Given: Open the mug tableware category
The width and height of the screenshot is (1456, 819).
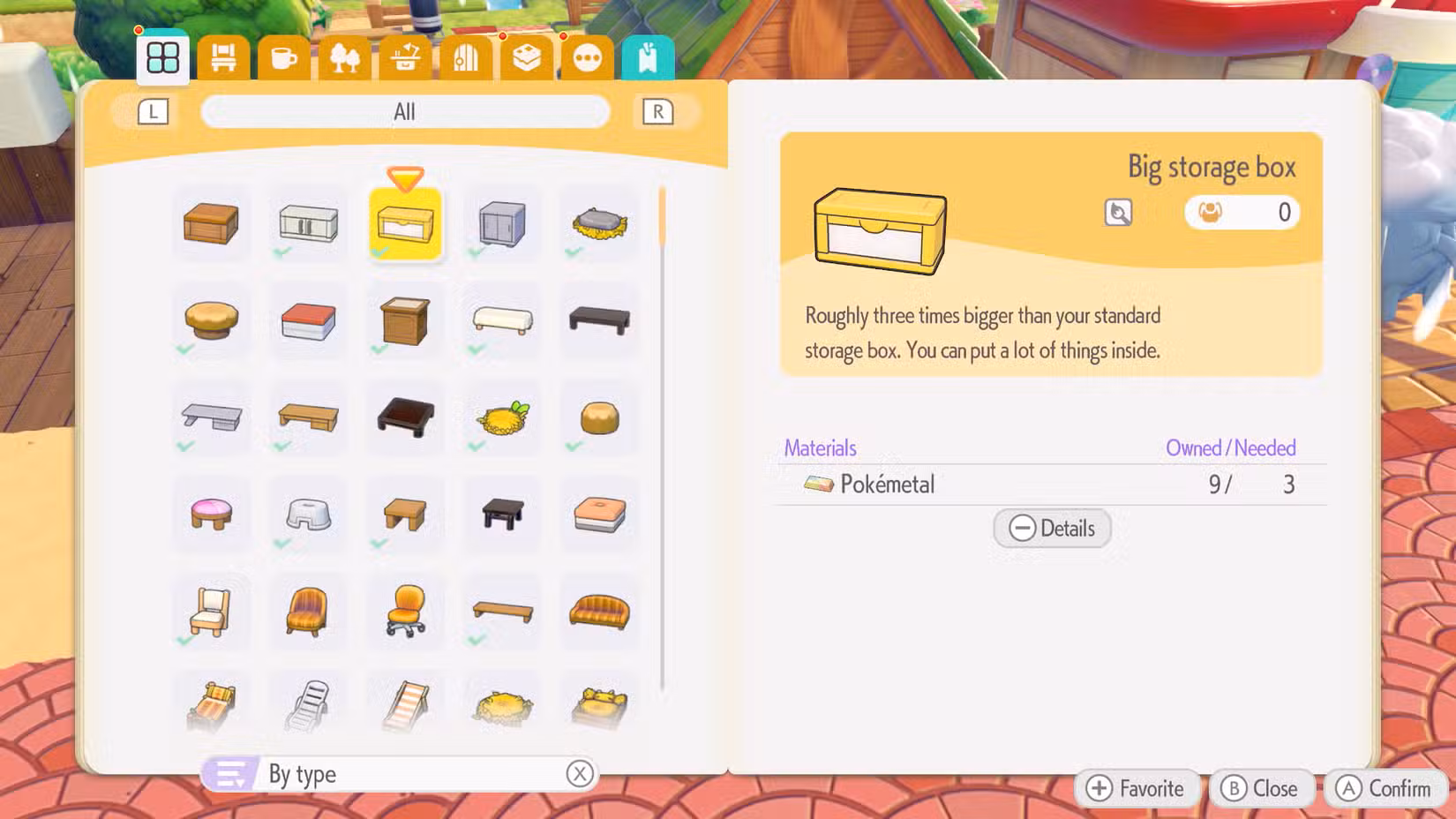Looking at the screenshot, I should click(x=284, y=56).
